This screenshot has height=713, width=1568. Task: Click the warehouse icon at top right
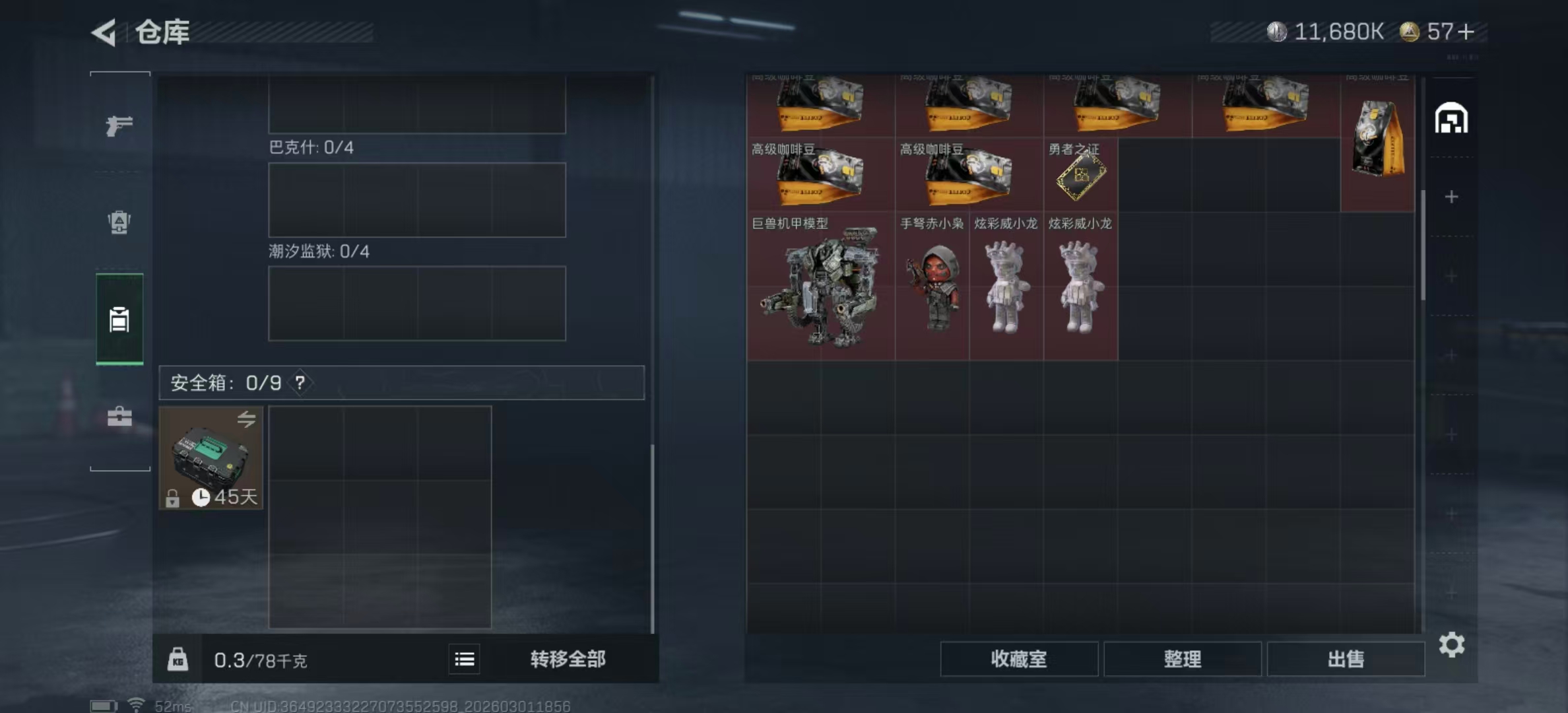point(1450,118)
